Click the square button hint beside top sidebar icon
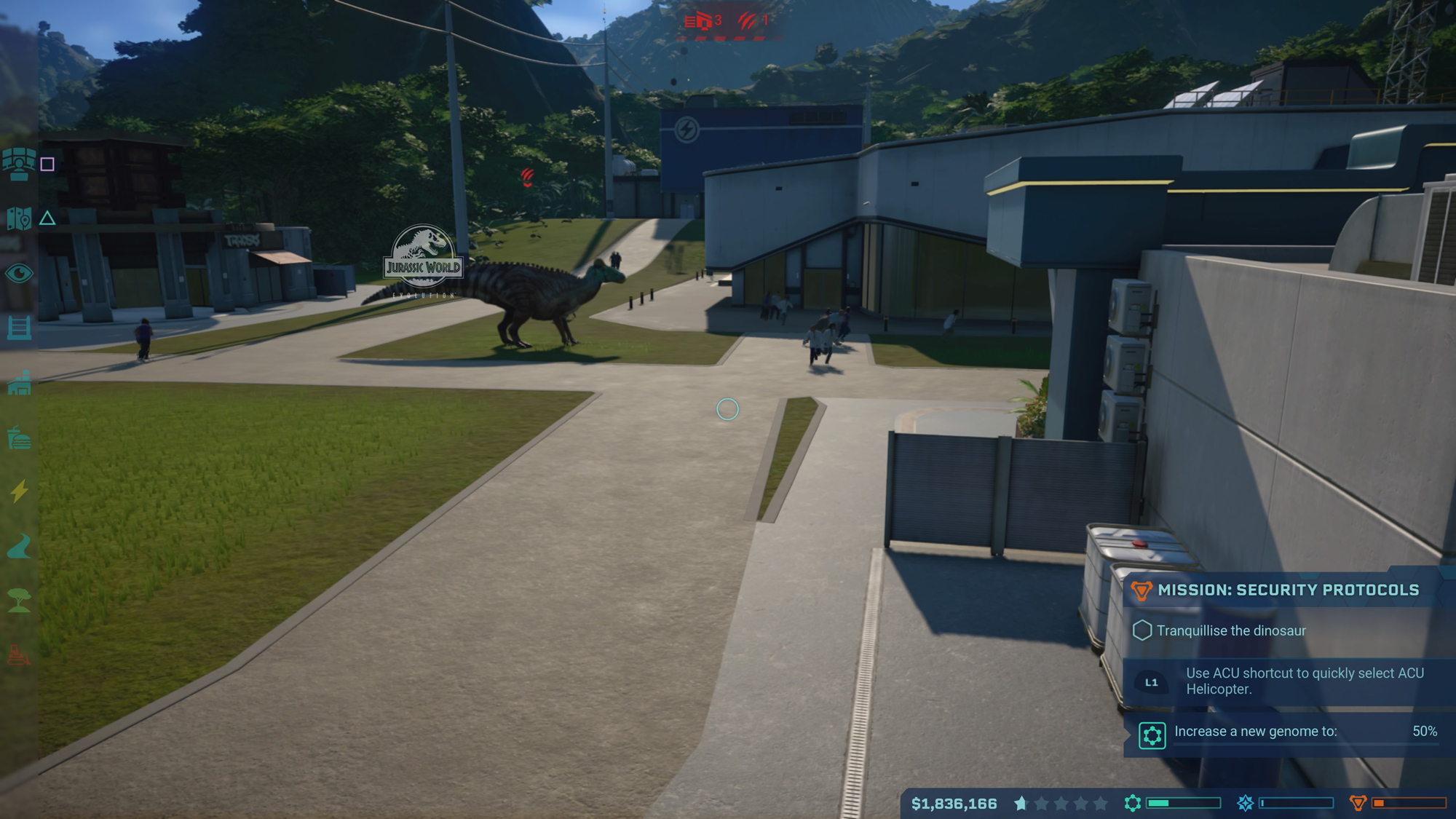The image size is (1456, 819). (x=49, y=165)
